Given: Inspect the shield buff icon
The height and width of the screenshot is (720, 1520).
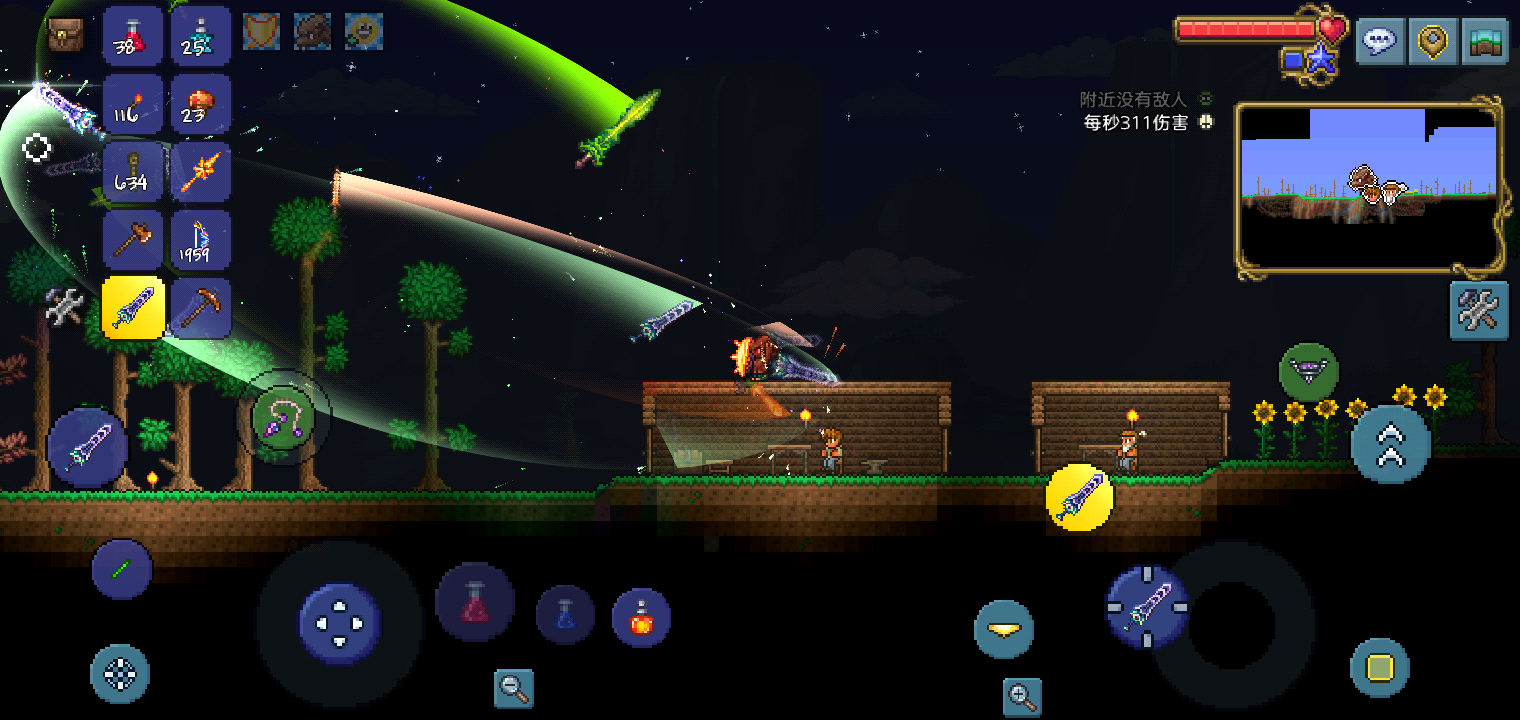Looking at the screenshot, I should tap(261, 32).
